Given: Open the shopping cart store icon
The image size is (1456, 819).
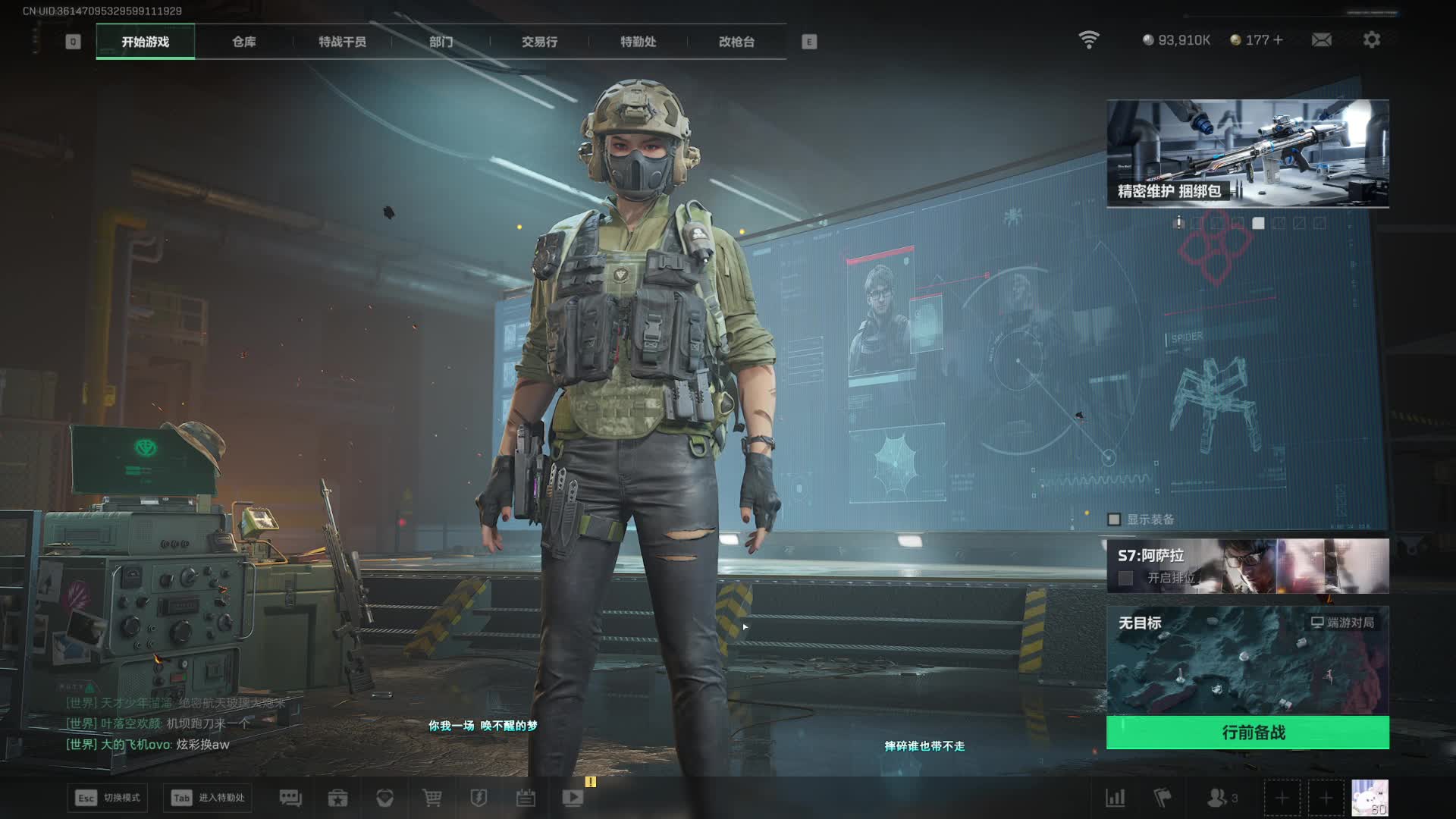Looking at the screenshot, I should pos(432,798).
